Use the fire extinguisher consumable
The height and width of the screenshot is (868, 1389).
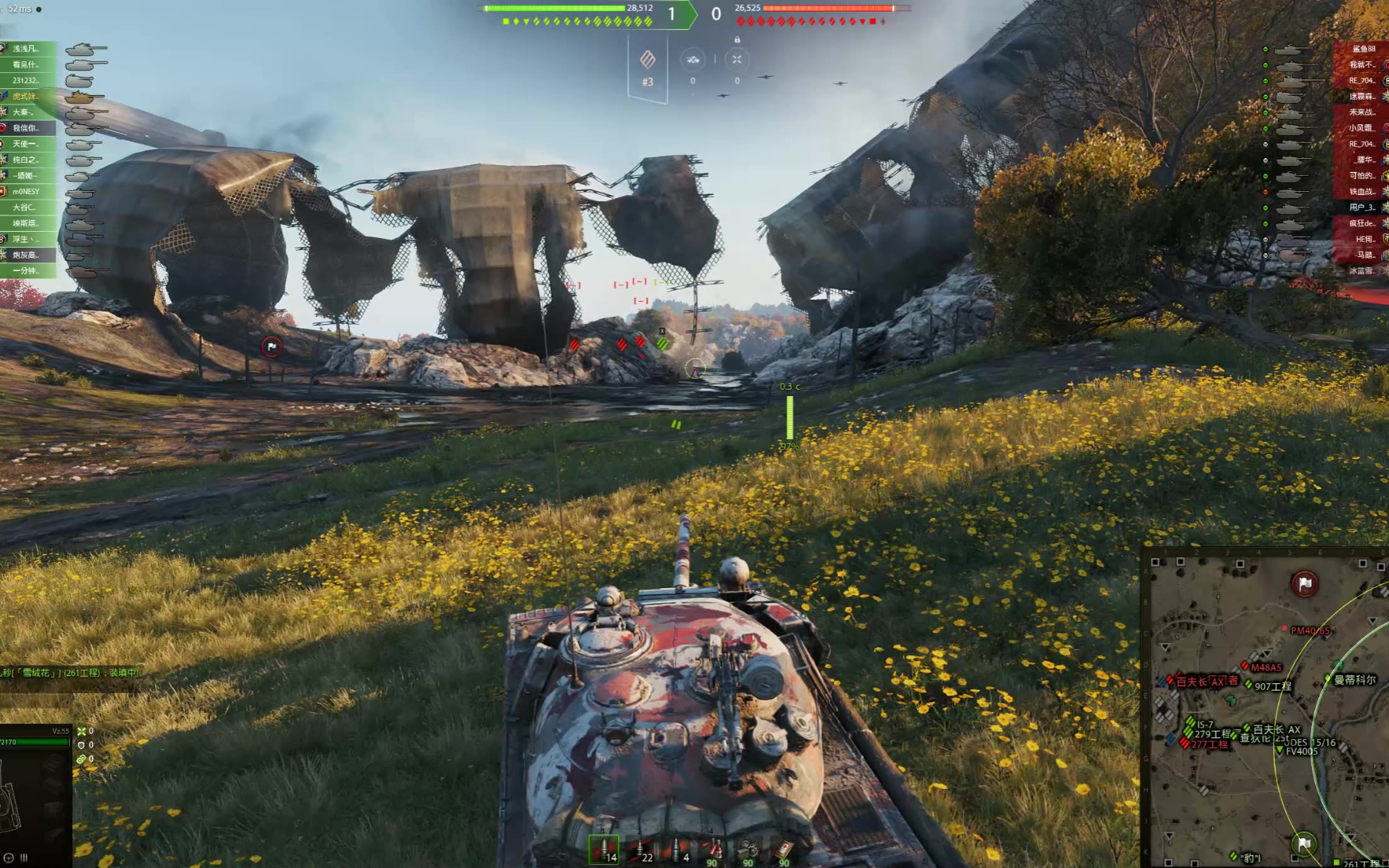click(713, 850)
